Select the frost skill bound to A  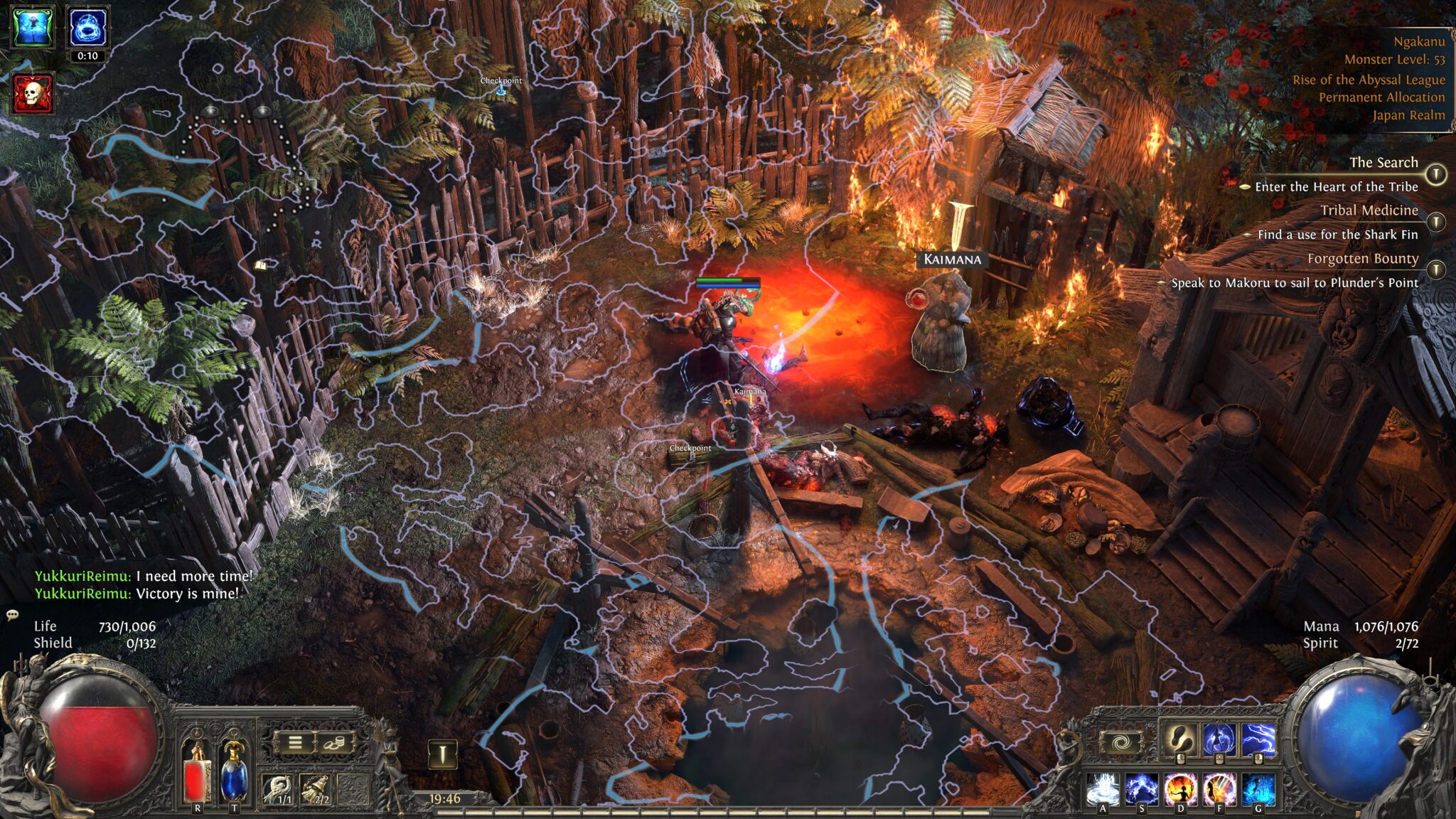1102,791
